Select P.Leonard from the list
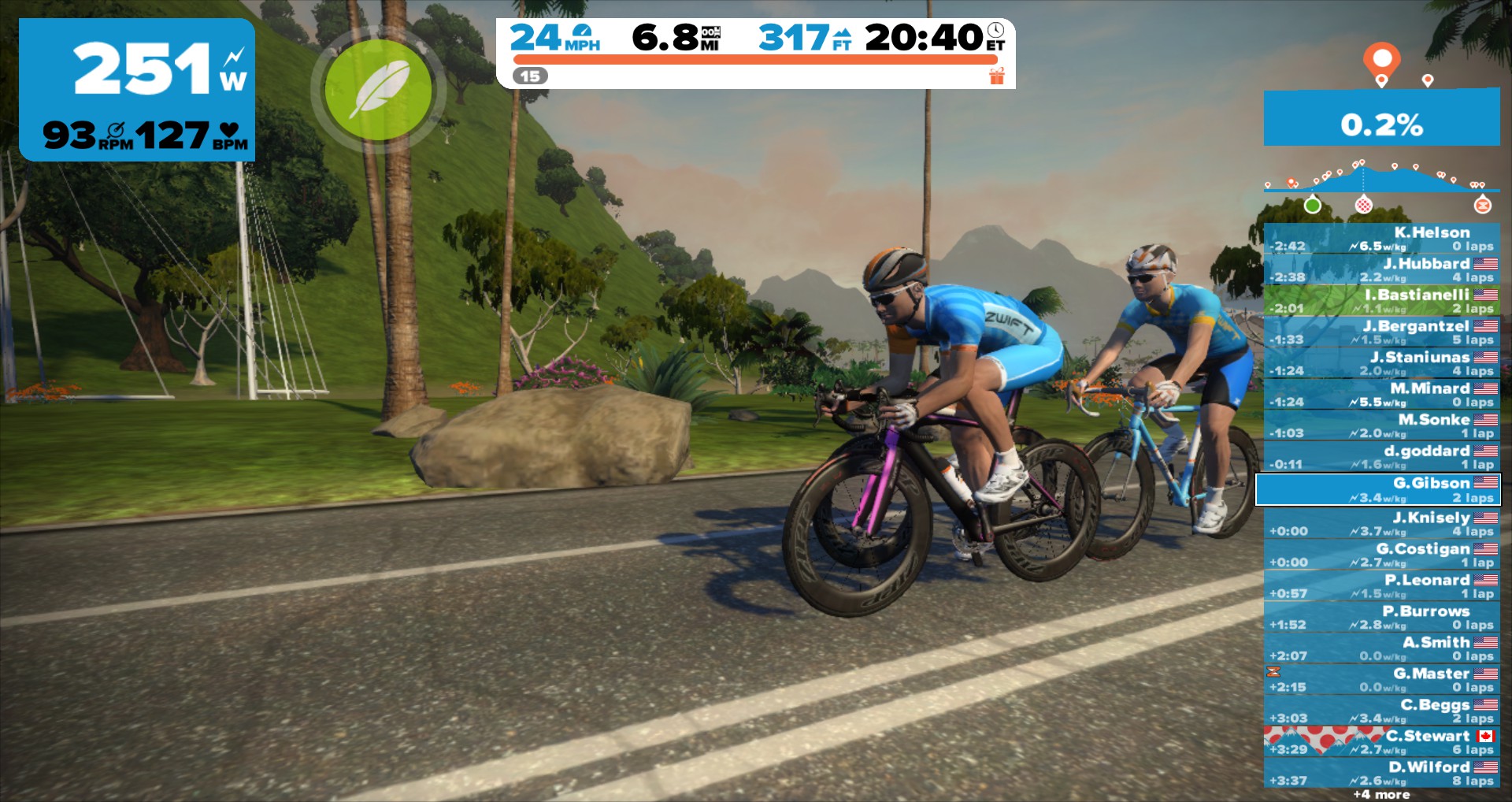The width and height of the screenshot is (1512, 802). pyautogui.click(x=1381, y=586)
